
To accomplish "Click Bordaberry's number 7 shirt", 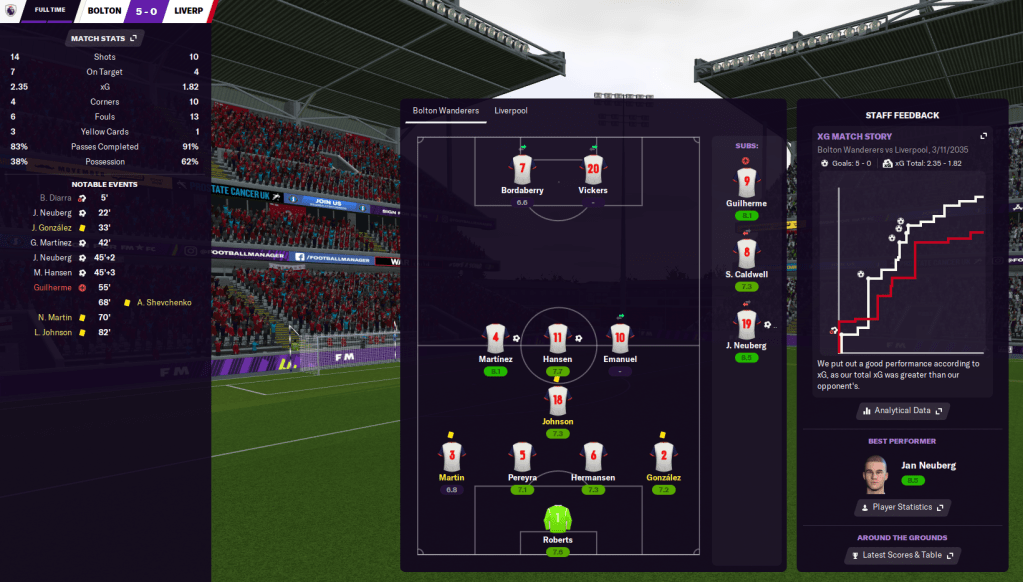I will (521, 169).
